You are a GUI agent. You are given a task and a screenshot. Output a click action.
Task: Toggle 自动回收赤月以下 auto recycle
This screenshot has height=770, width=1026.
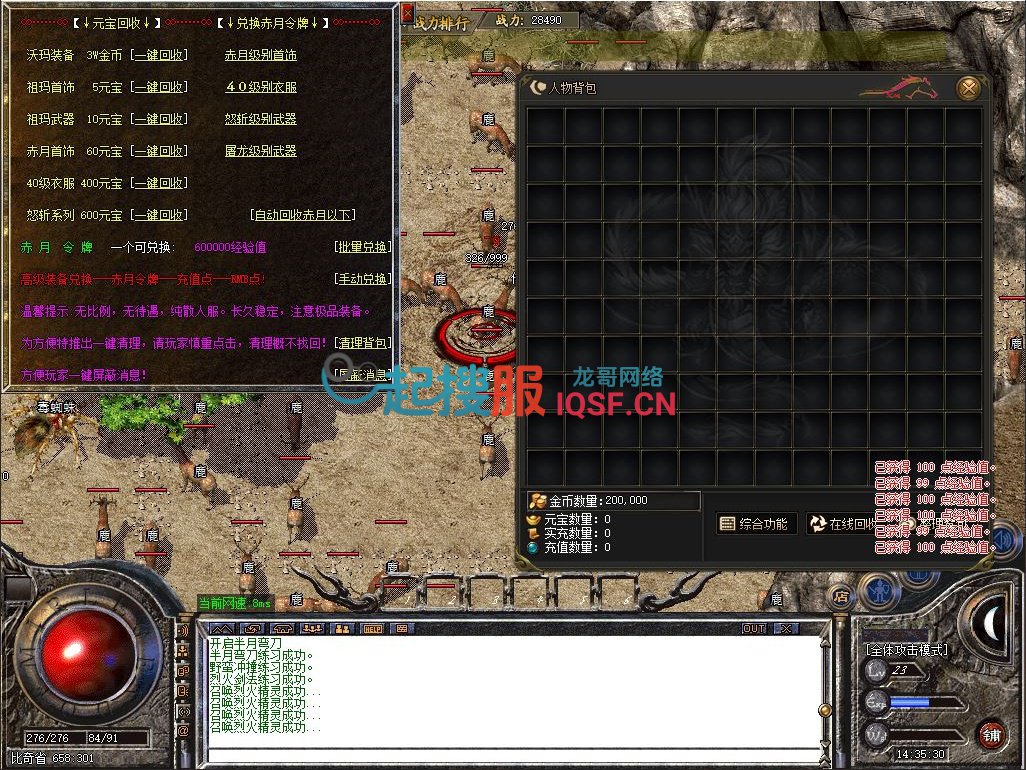pyautogui.click(x=303, y=215)
